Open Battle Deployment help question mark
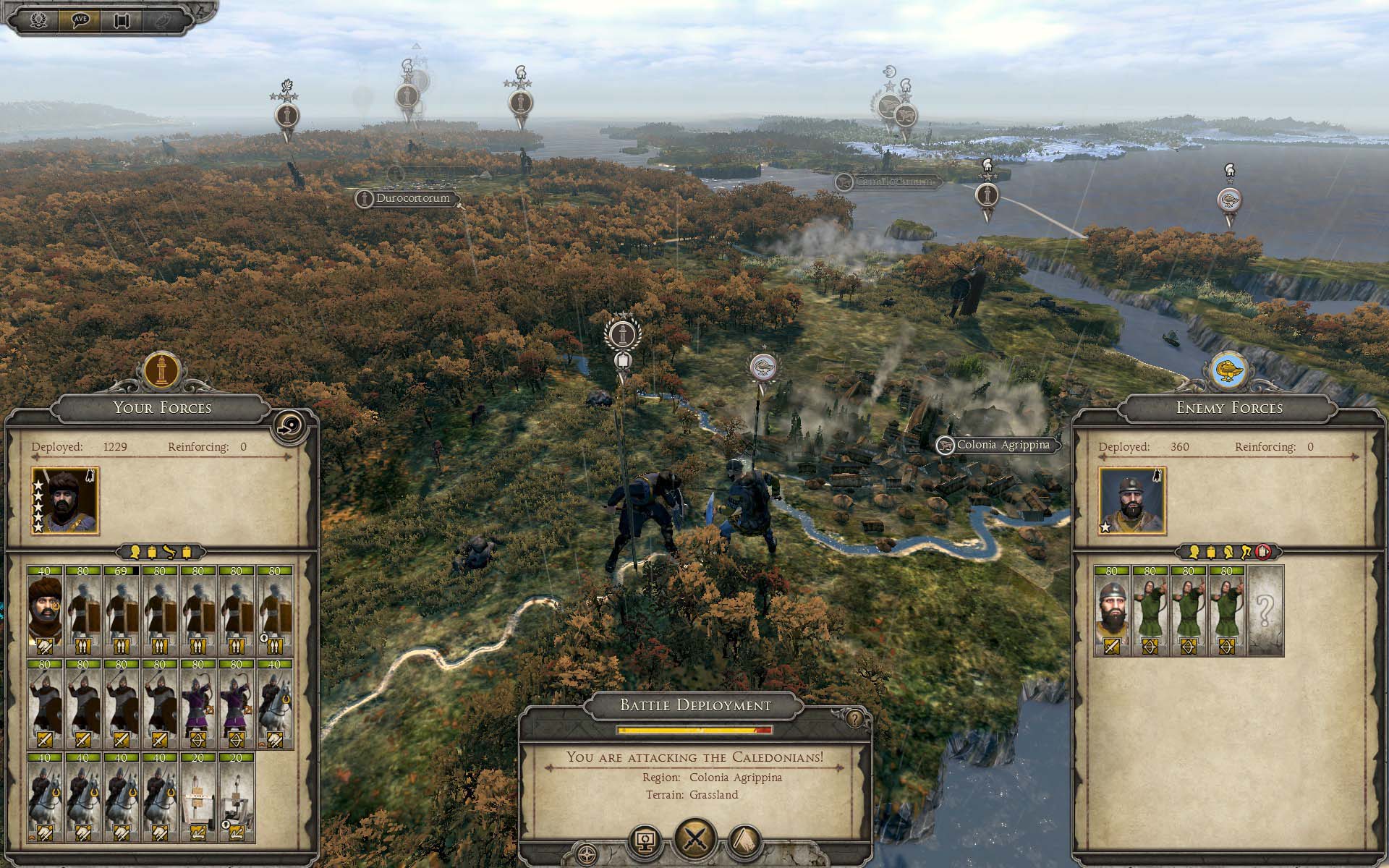 click(855, 718)
